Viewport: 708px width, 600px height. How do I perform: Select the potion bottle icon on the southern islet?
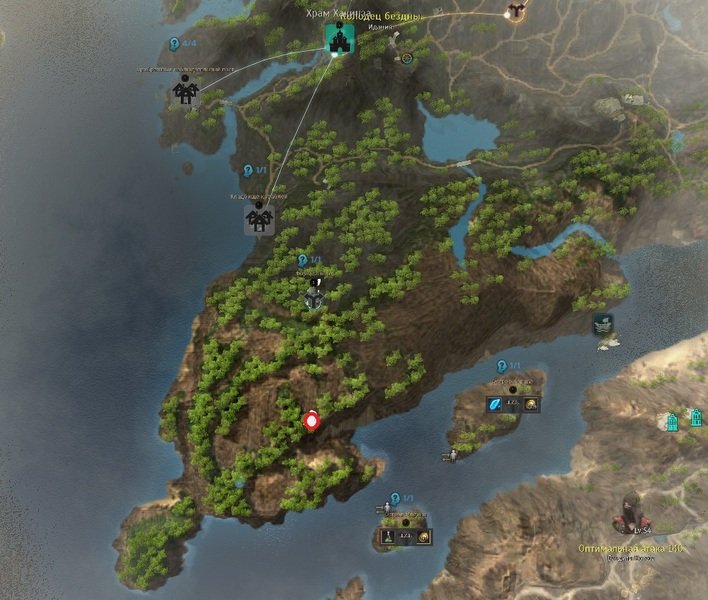click(386, 537)
